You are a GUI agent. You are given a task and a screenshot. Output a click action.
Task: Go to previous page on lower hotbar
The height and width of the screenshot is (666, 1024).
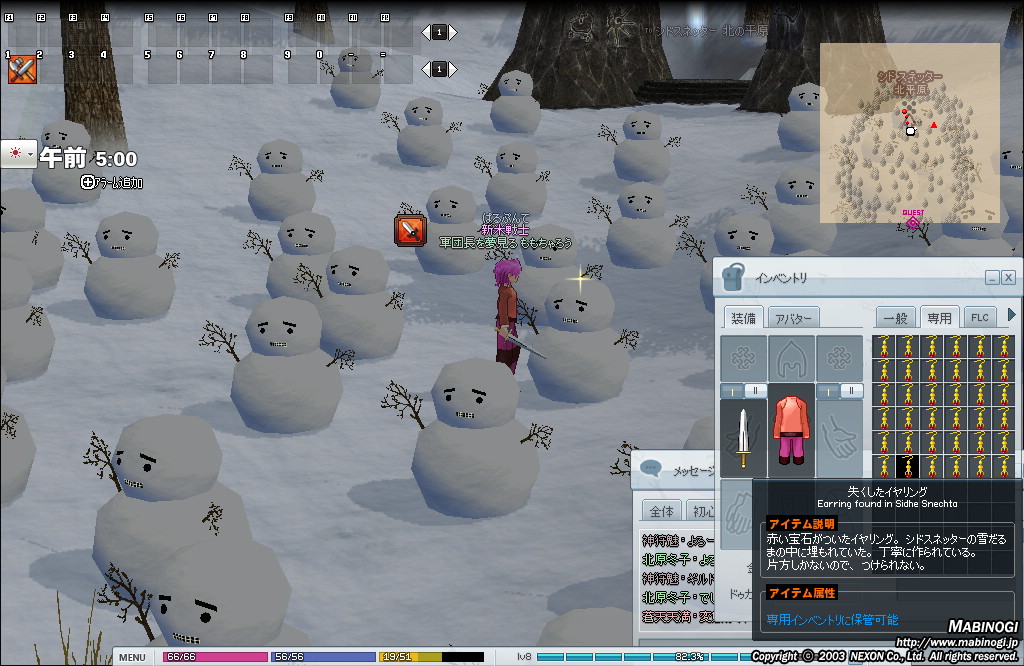[427, 69]
